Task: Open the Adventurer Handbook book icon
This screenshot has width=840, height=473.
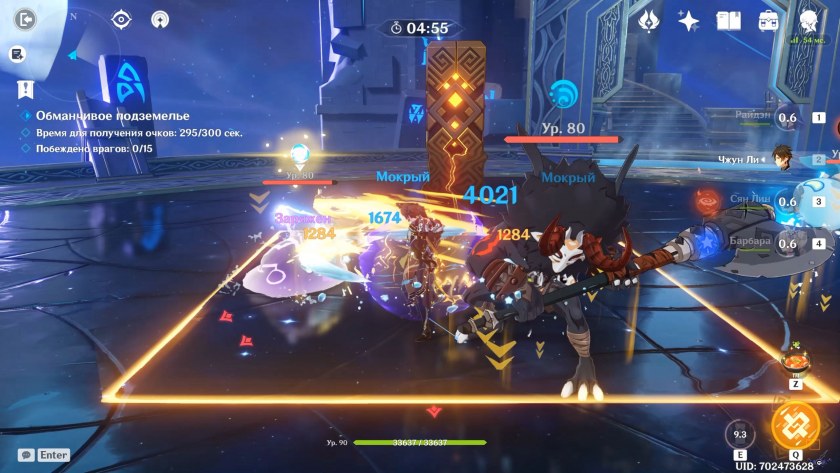Action: (728, 20)
